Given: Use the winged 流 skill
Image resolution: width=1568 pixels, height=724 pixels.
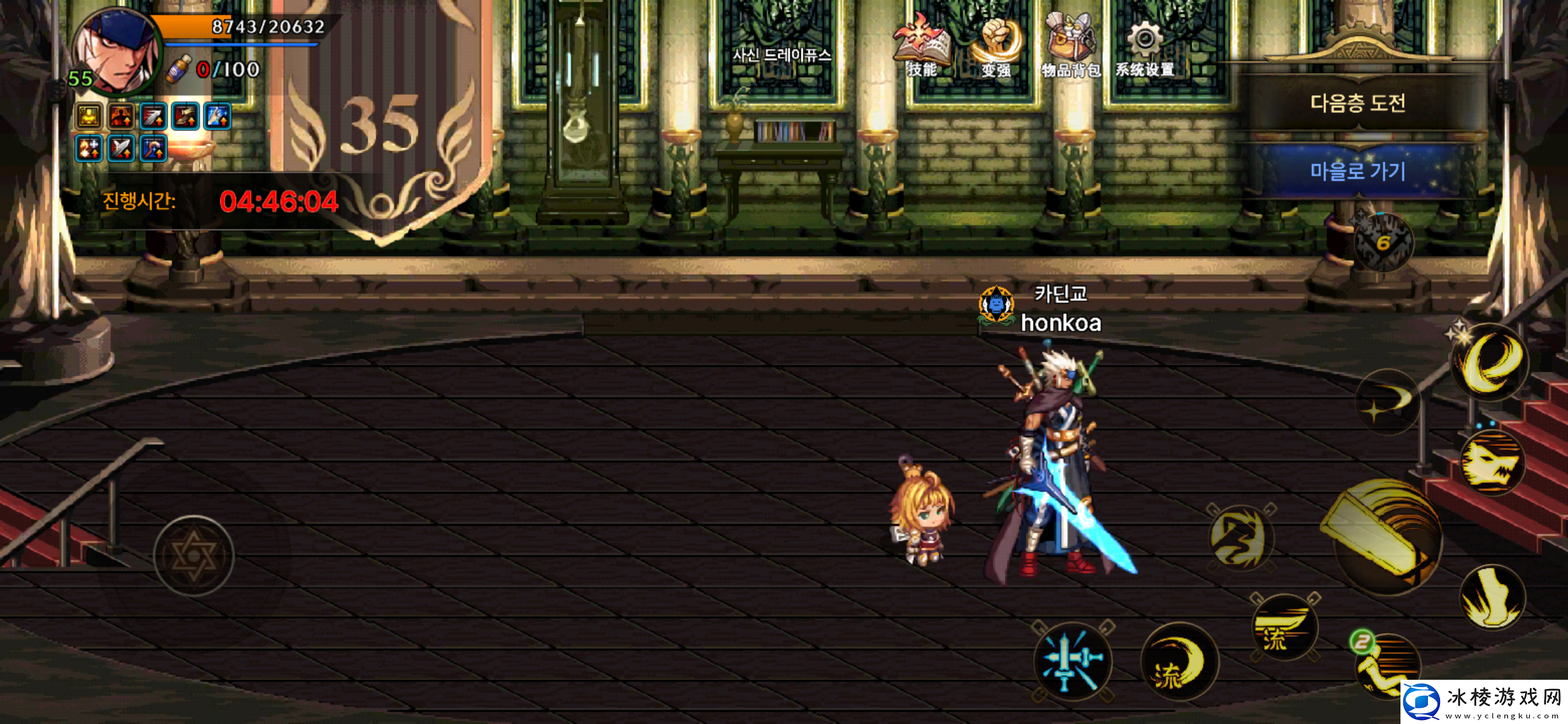Looking at the screenshot, I should pos(1284,628).
